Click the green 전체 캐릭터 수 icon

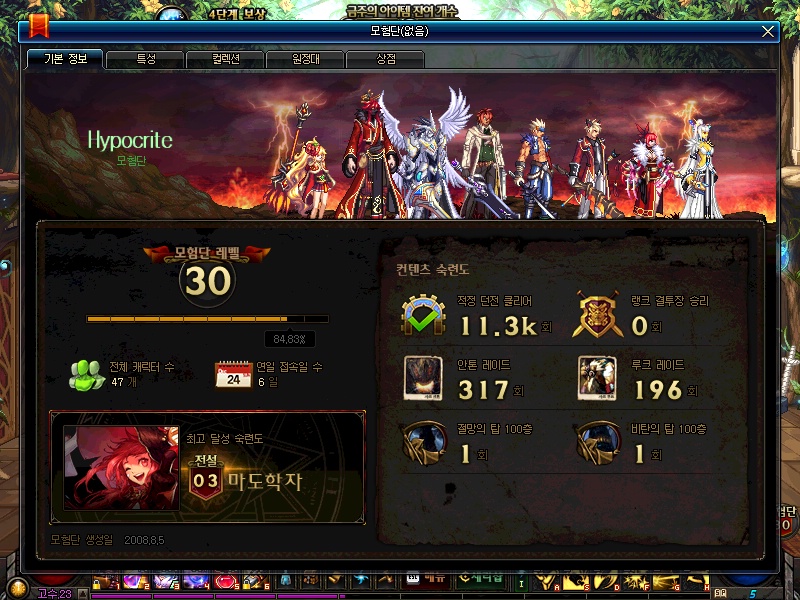click(87, 374)
